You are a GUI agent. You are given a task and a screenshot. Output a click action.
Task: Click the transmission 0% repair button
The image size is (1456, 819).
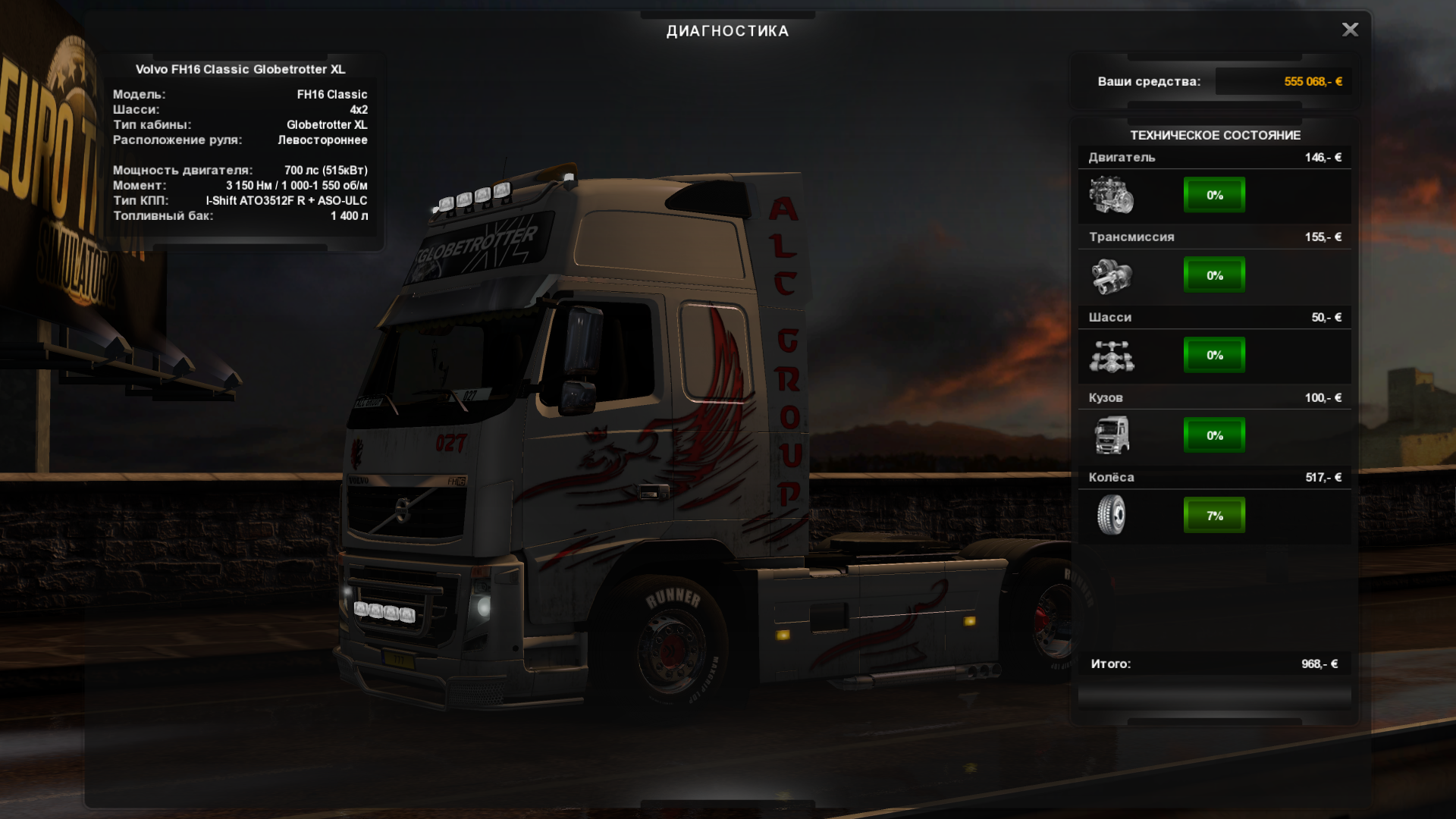[x=1214, y=275]
